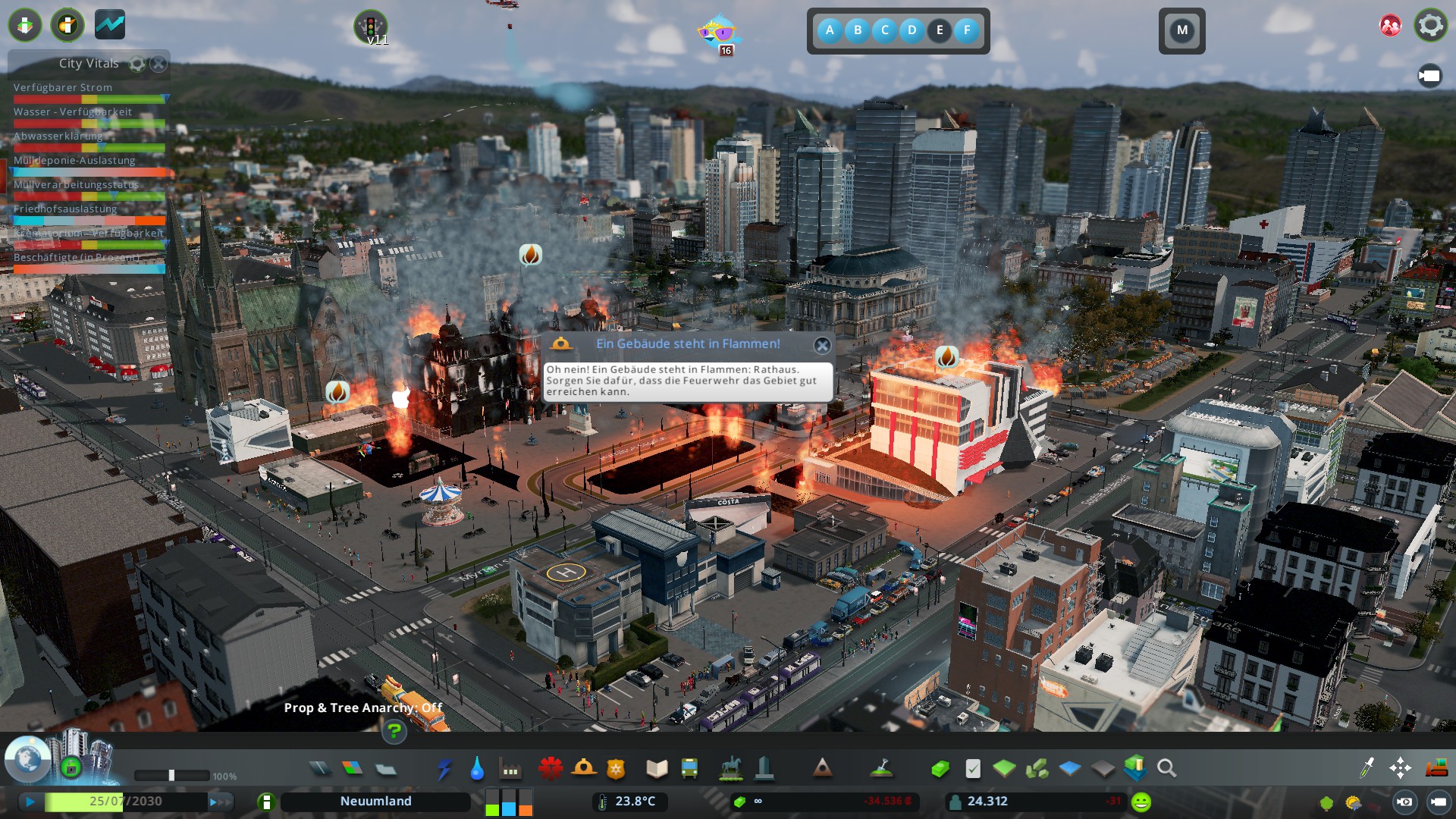The width and height of the screenshot is (1456, 819).
Task: Toggle the simulation play button
Action: tap(30, 802)
